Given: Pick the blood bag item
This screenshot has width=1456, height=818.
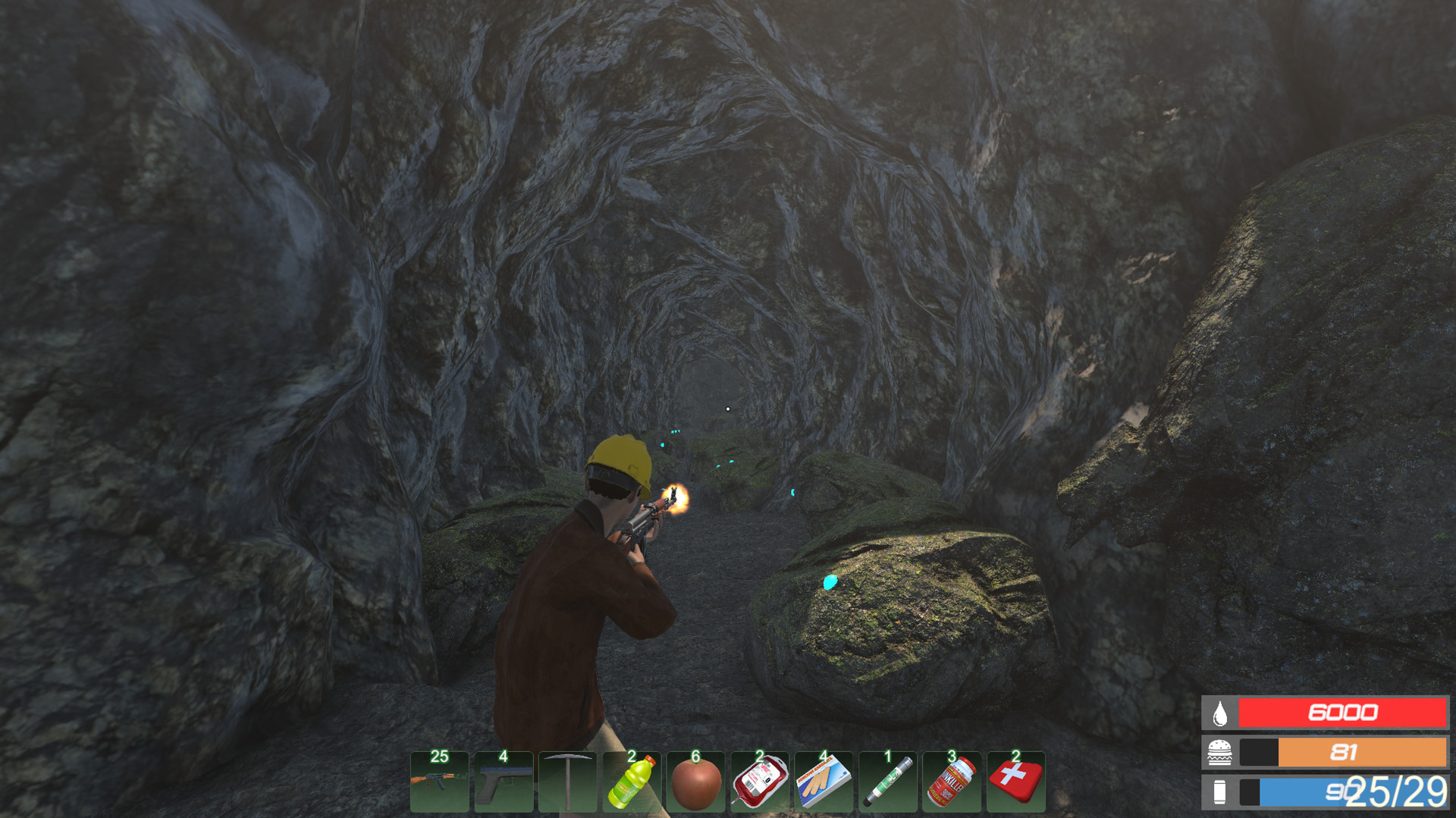Looking at the screenshot, I should [x=759, y=782].
